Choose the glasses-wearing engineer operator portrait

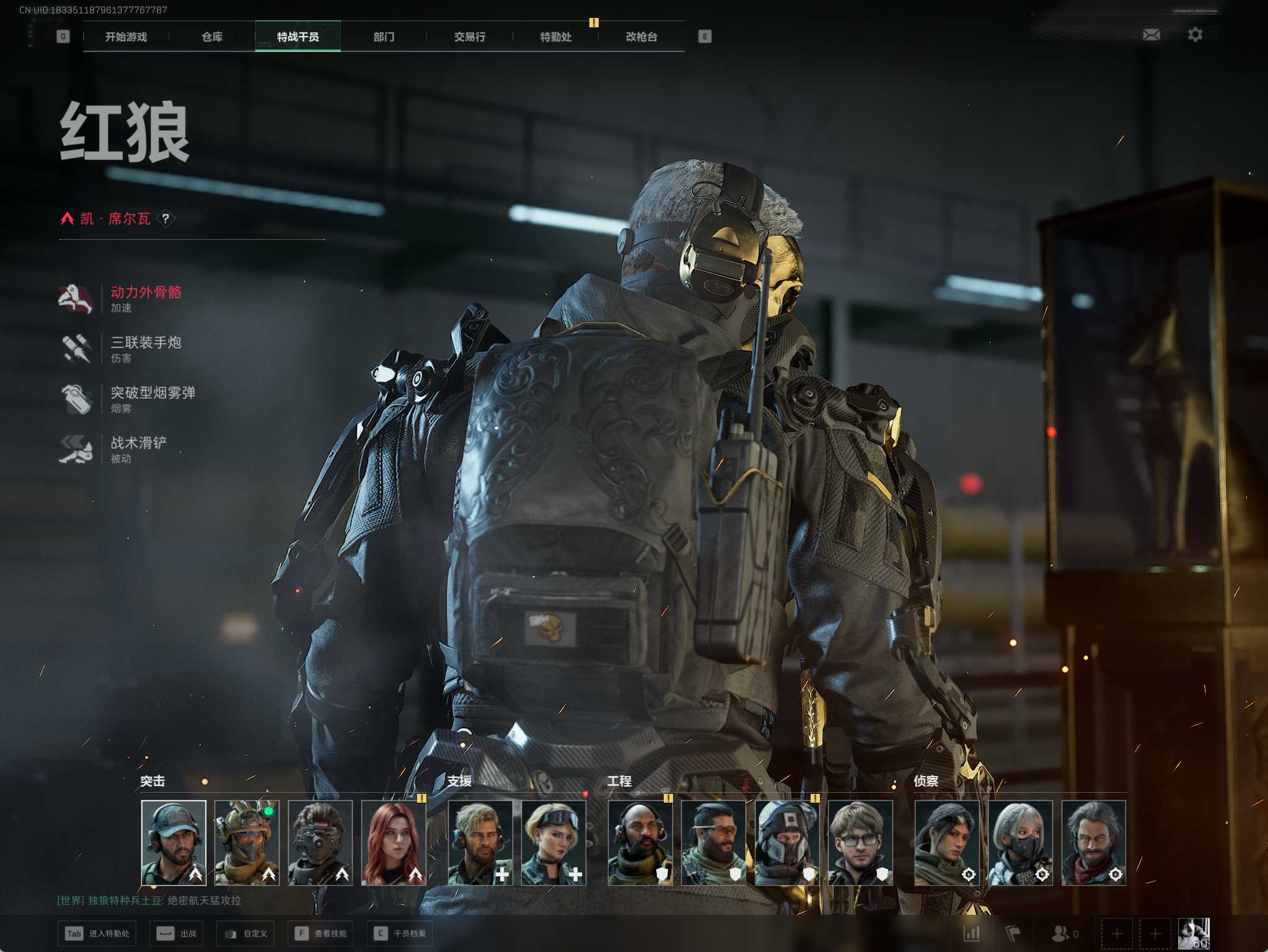pyautogui.click(x=860, y=842)
